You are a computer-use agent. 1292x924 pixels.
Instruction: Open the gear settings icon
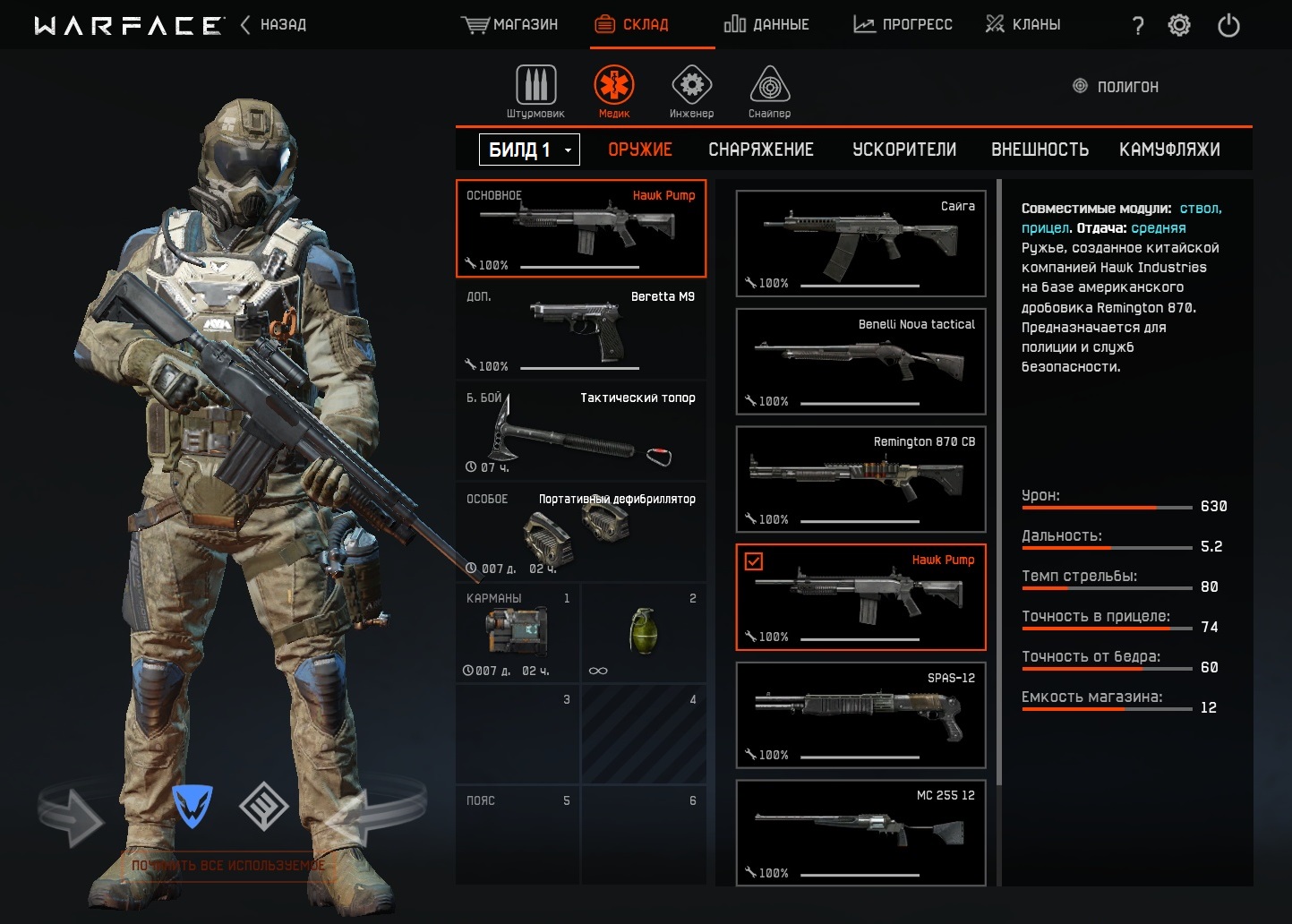point(1179,25)
